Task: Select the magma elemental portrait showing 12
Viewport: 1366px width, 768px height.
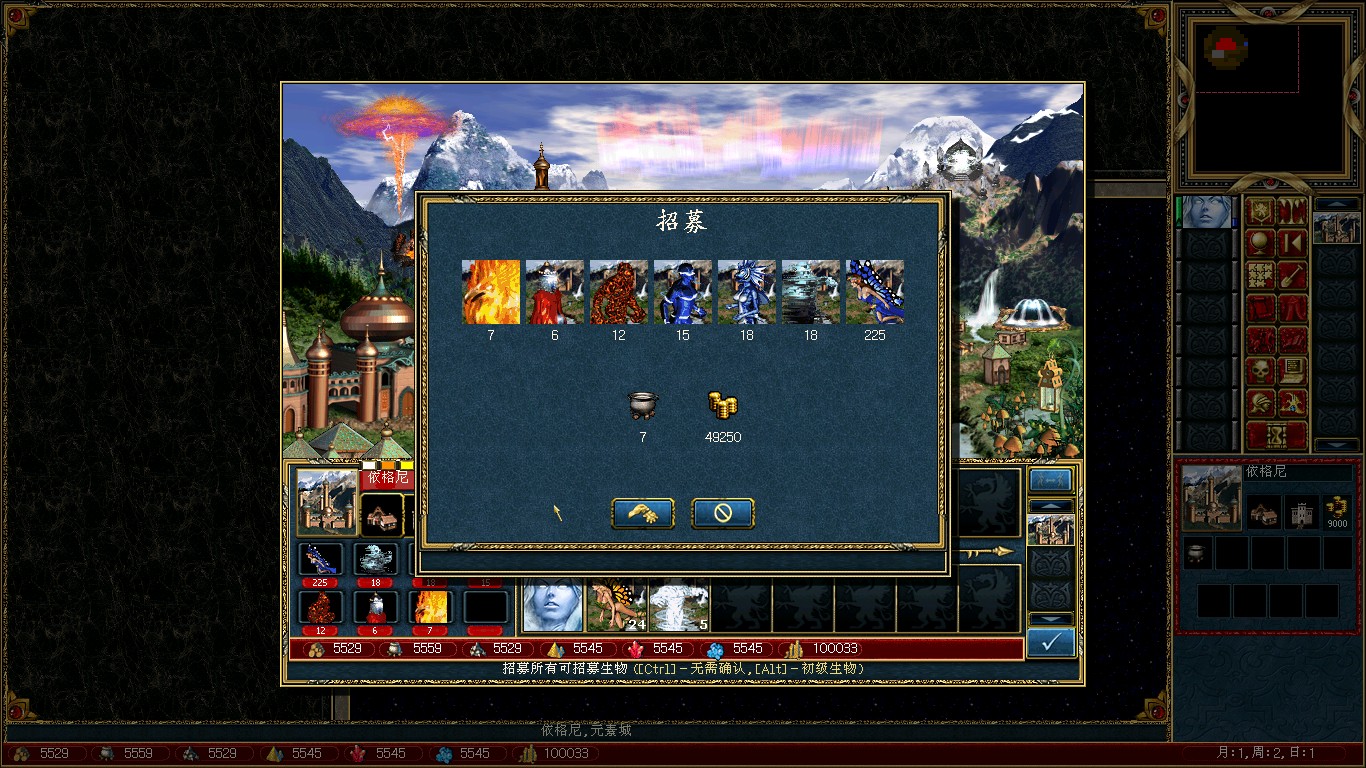Action: coord(619,292)
